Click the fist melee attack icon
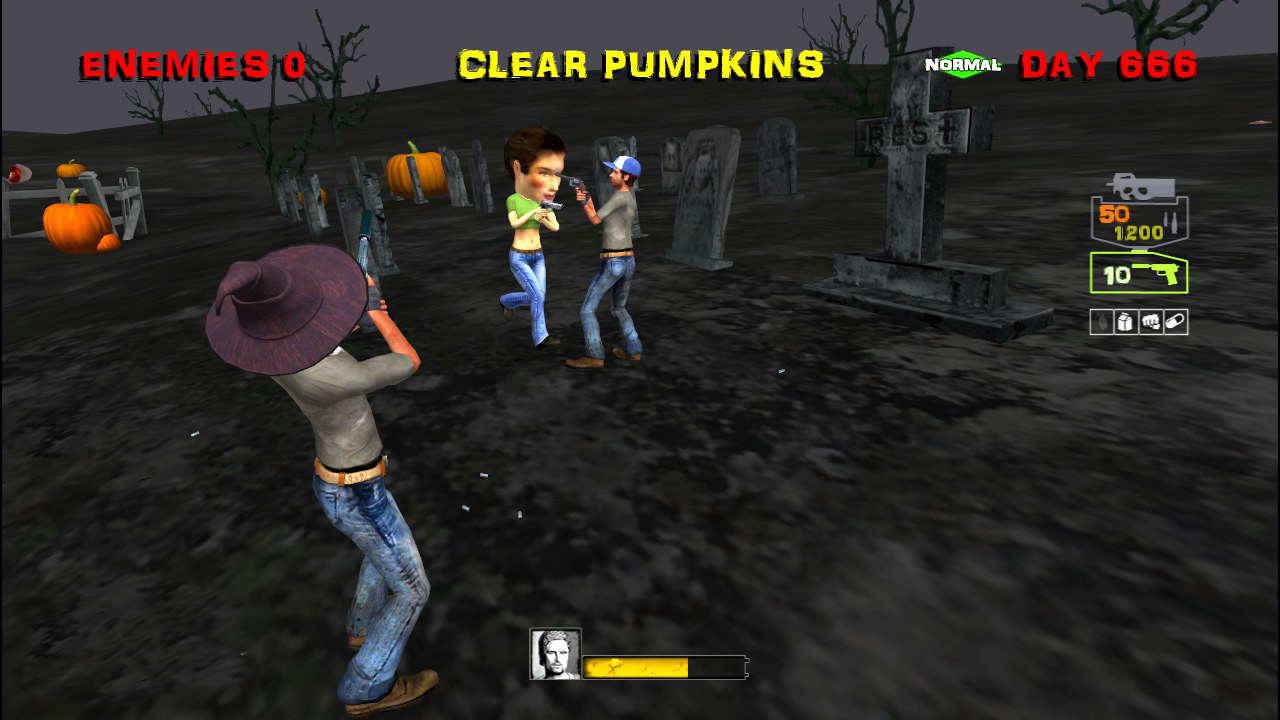 pyautogui.click(x=1153, y=321)
